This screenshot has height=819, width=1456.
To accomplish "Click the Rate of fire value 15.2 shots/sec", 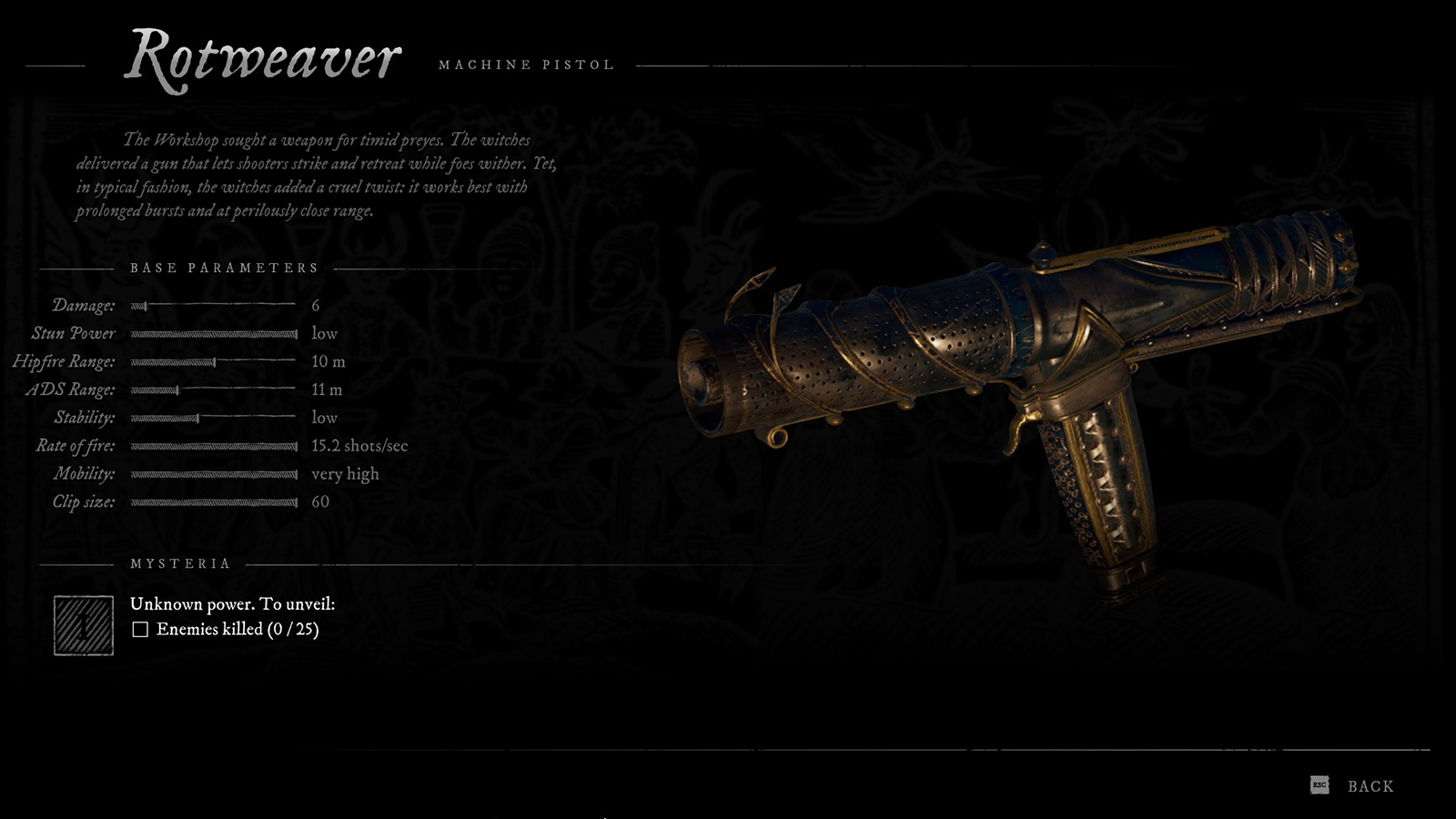I will click(360, 446).
